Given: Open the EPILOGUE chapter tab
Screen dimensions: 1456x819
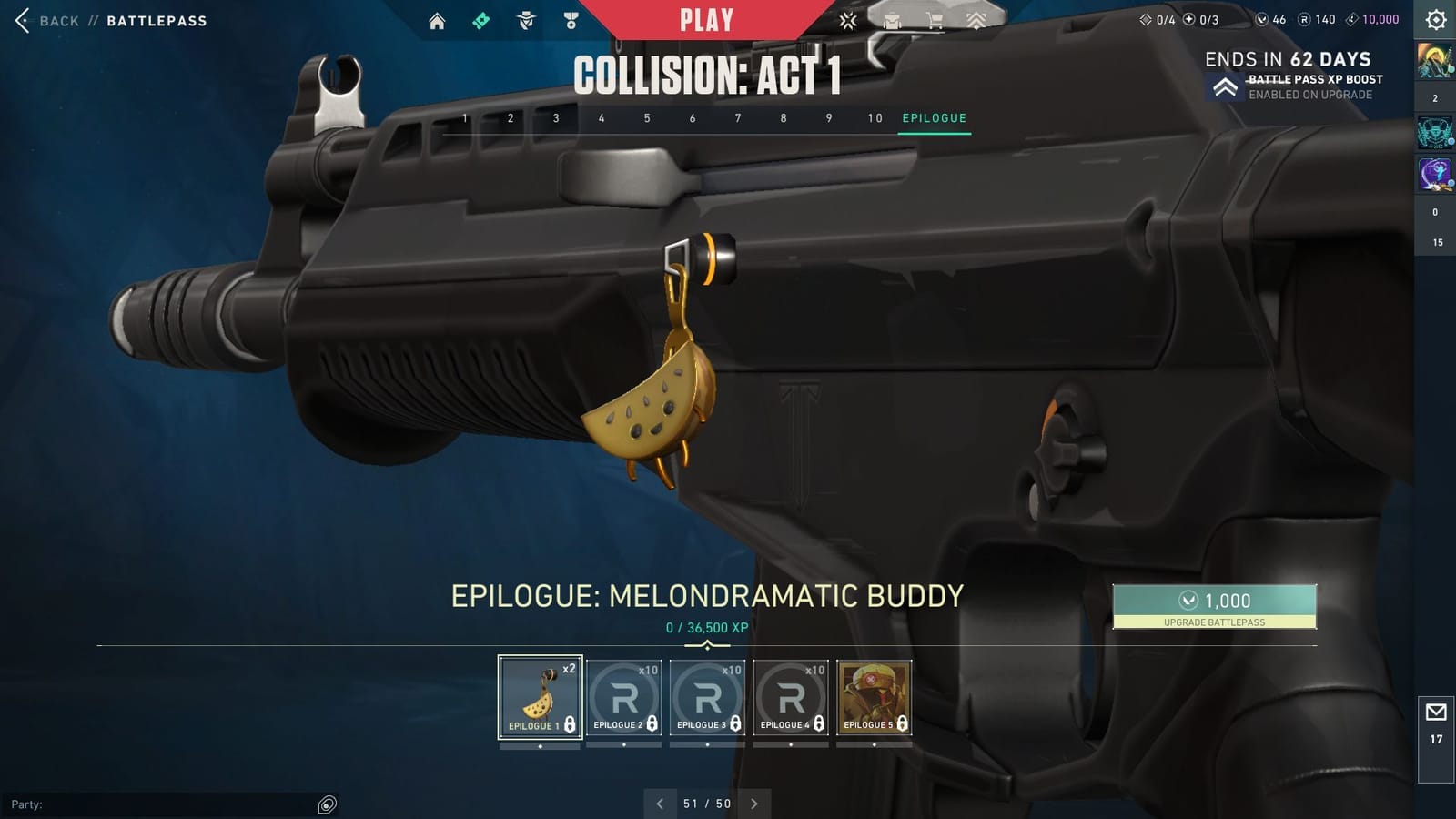Looking at the screenshot, I should (934, 117).
